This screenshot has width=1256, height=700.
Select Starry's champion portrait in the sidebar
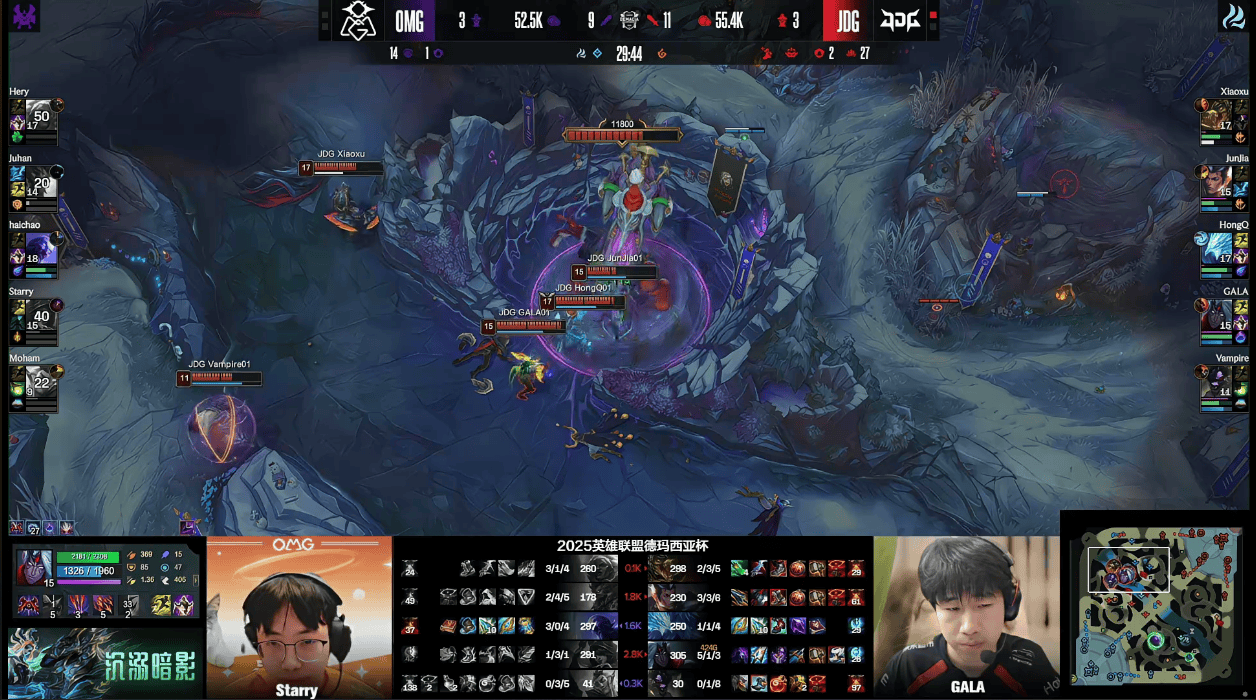tap(40, 316)
